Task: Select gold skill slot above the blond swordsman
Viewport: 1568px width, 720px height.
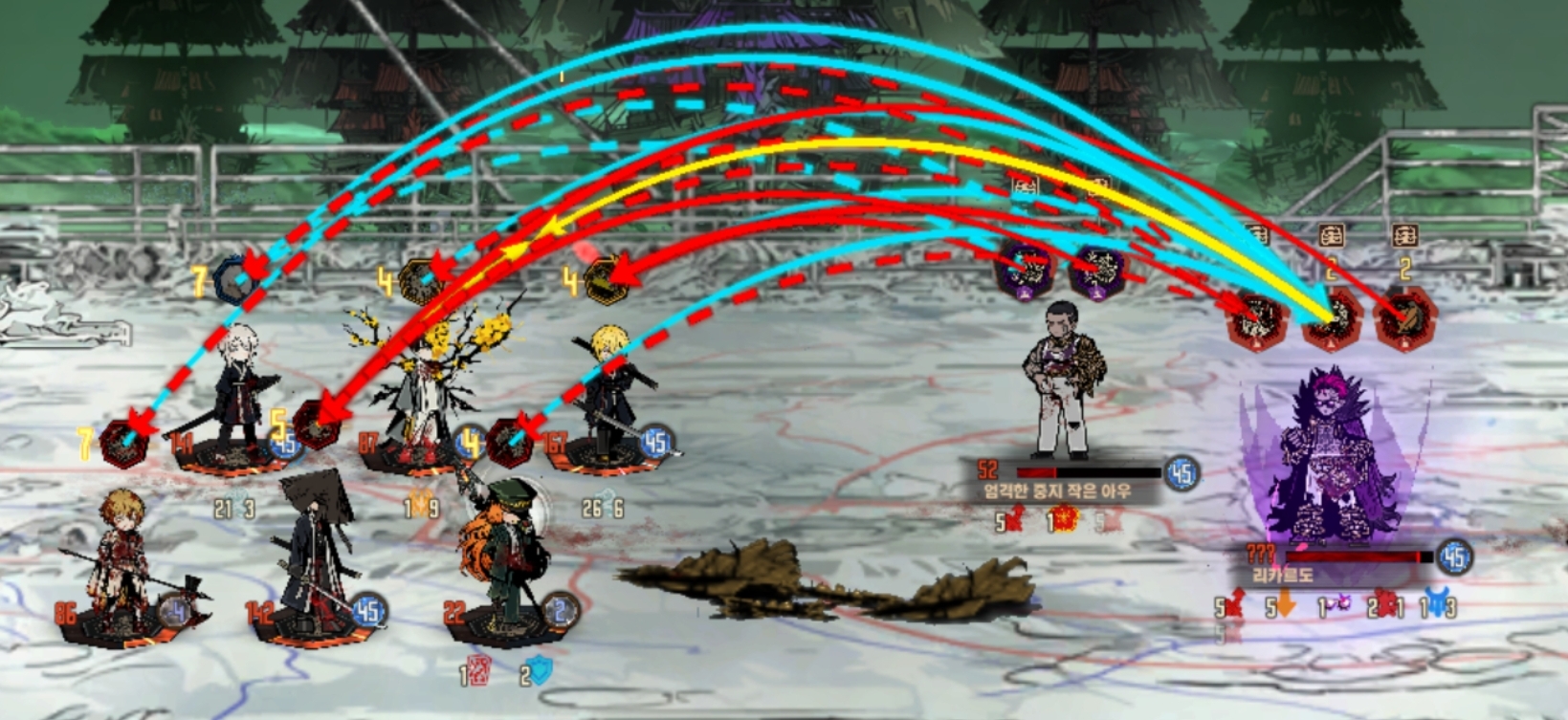Action: coord(604,281)
